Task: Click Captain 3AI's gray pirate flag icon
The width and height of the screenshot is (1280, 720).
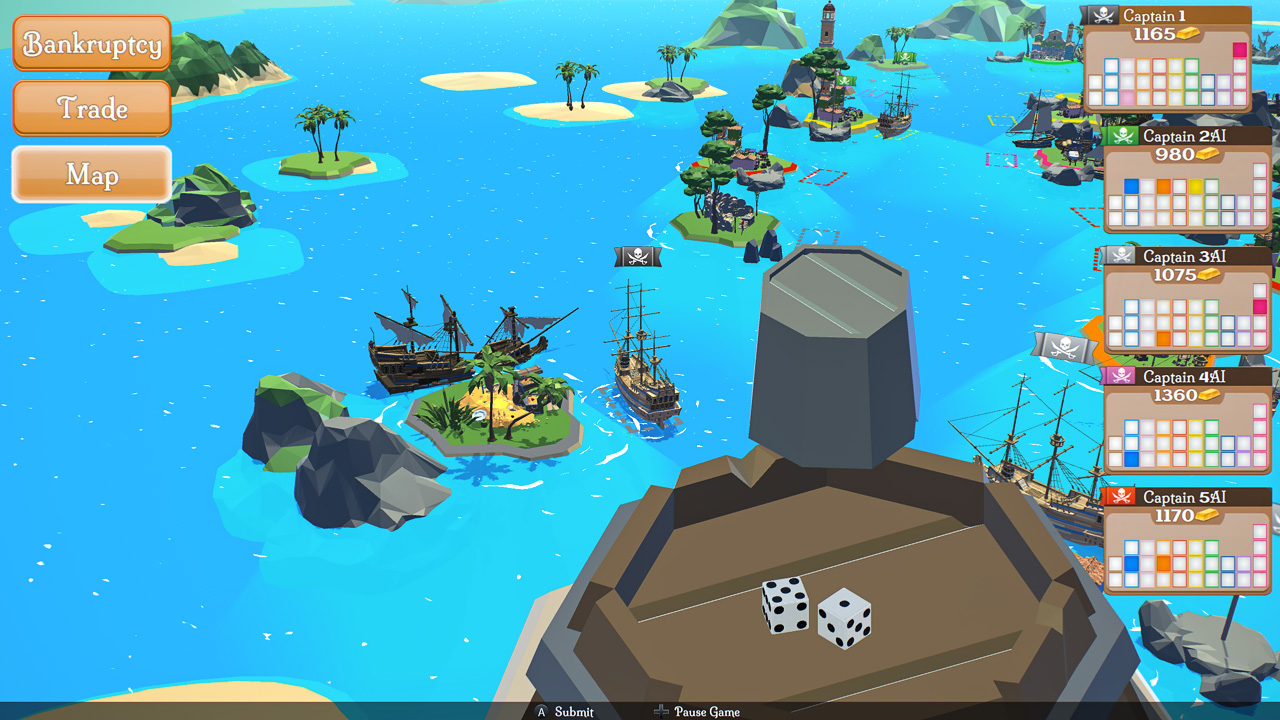Action: [1120, 256]
